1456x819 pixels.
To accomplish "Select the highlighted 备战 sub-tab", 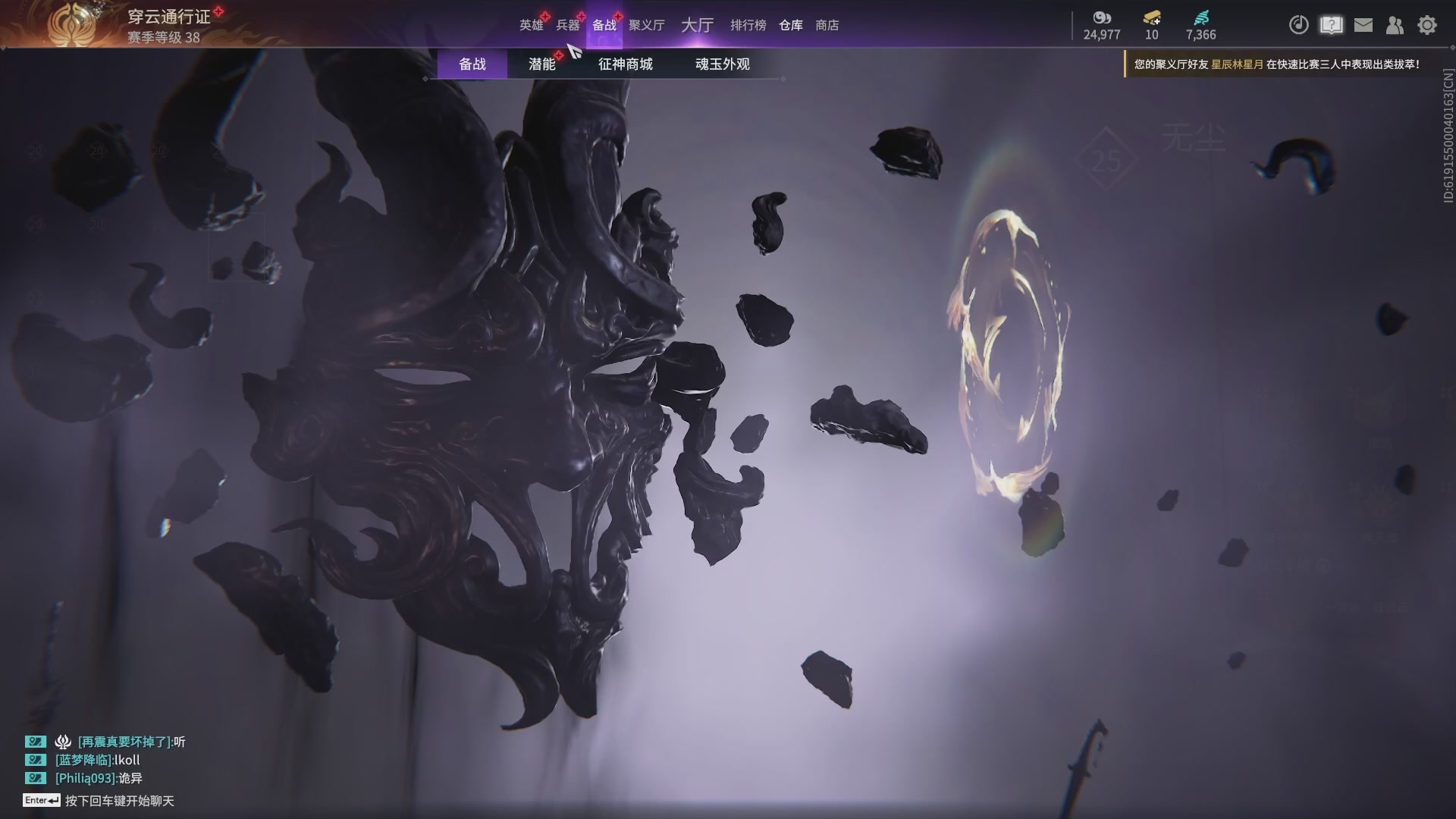I will (472, 64).
